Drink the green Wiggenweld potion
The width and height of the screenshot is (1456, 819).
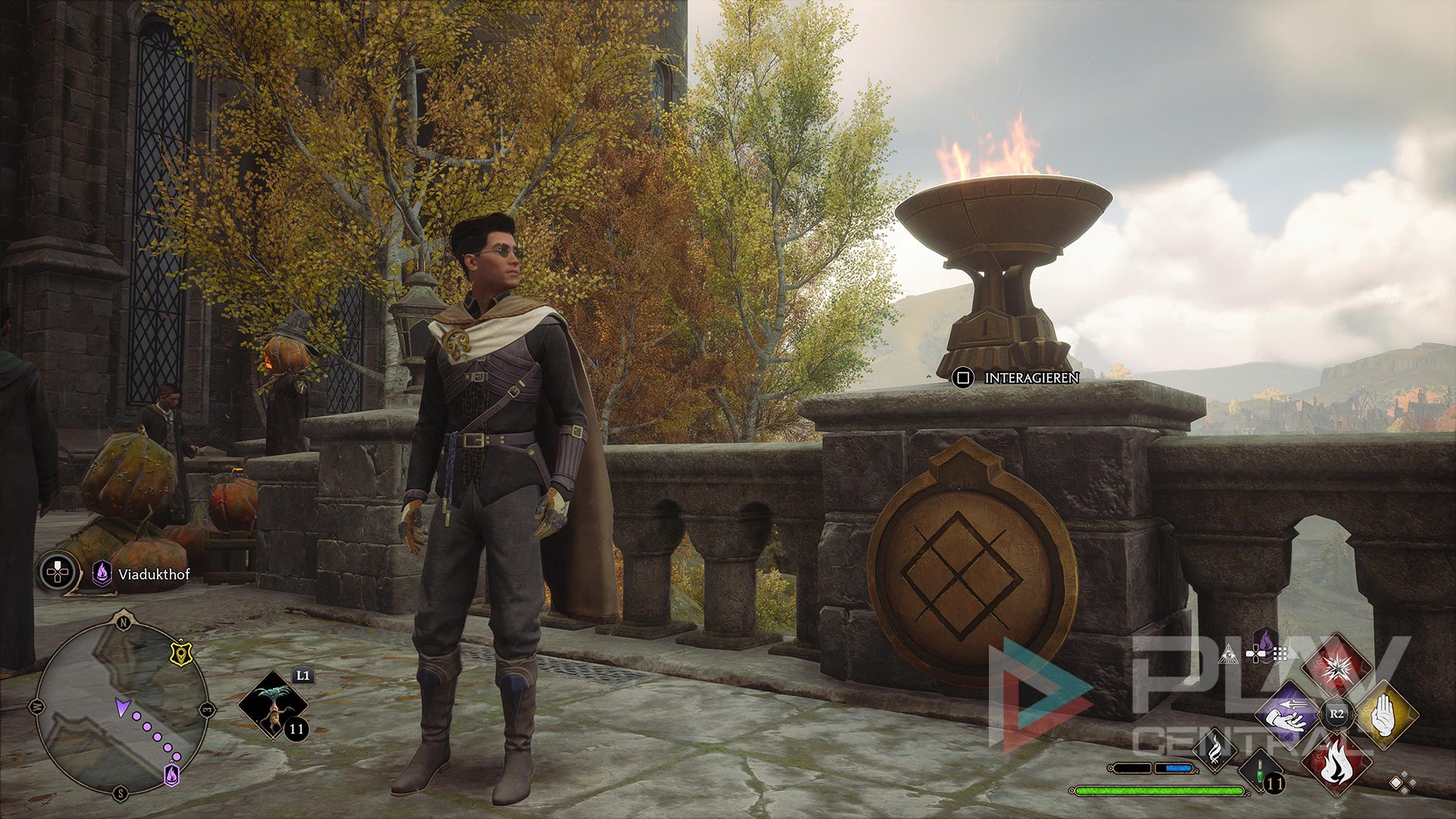pos(1260,773)
